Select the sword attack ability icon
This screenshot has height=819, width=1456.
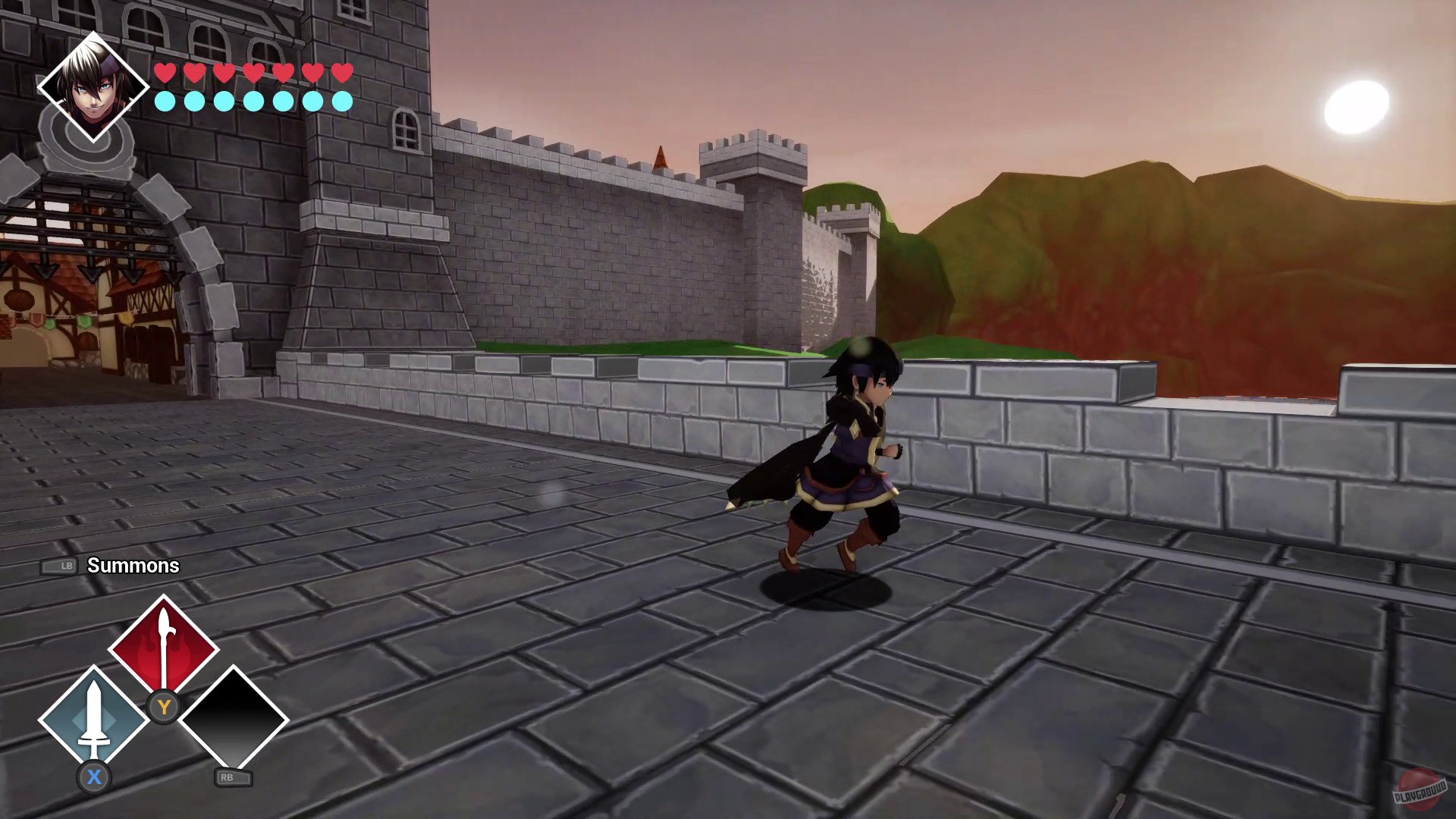[x=93, y=715]
